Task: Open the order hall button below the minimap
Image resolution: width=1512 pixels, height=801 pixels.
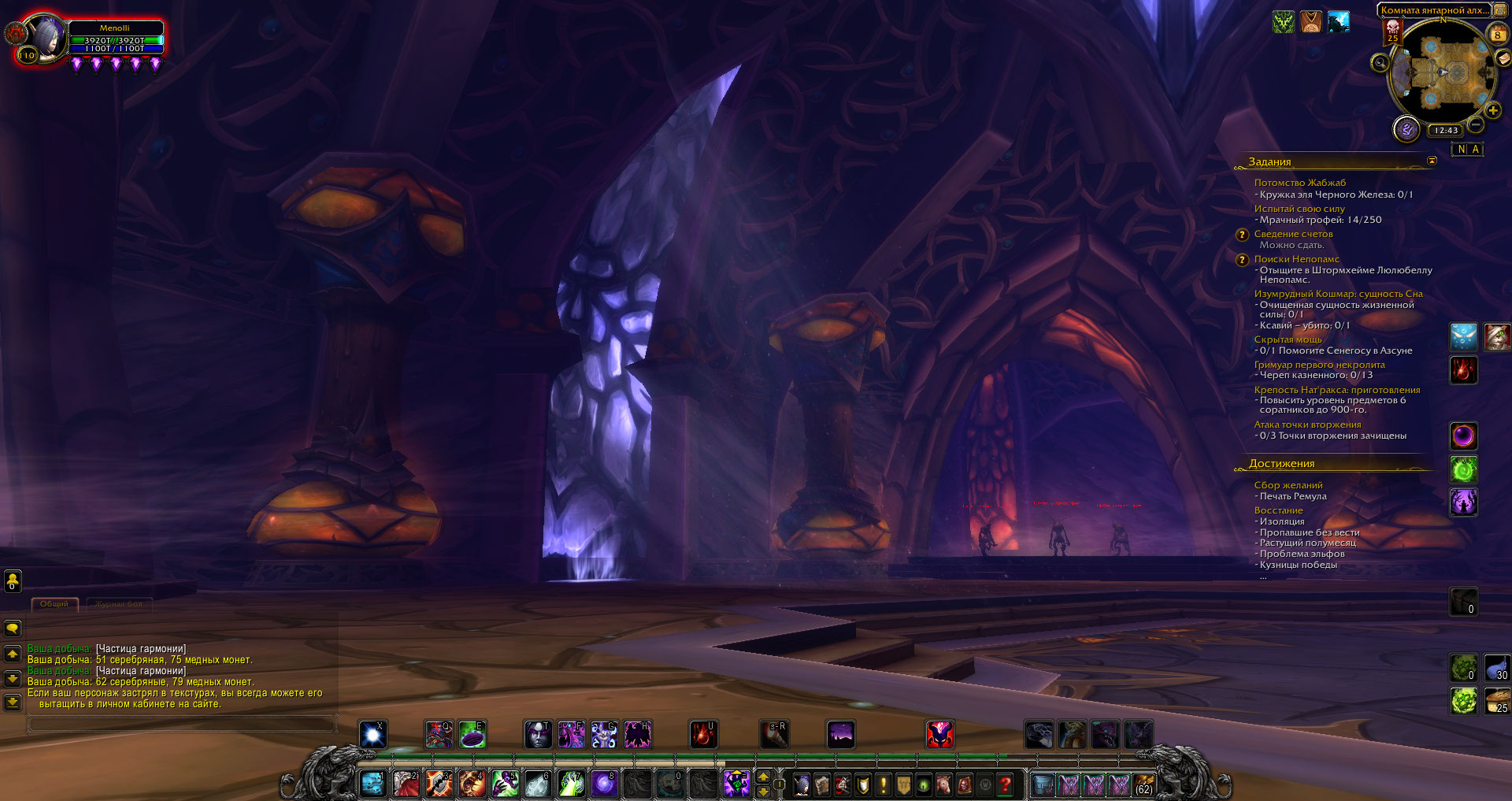Action: point(1406,129)
